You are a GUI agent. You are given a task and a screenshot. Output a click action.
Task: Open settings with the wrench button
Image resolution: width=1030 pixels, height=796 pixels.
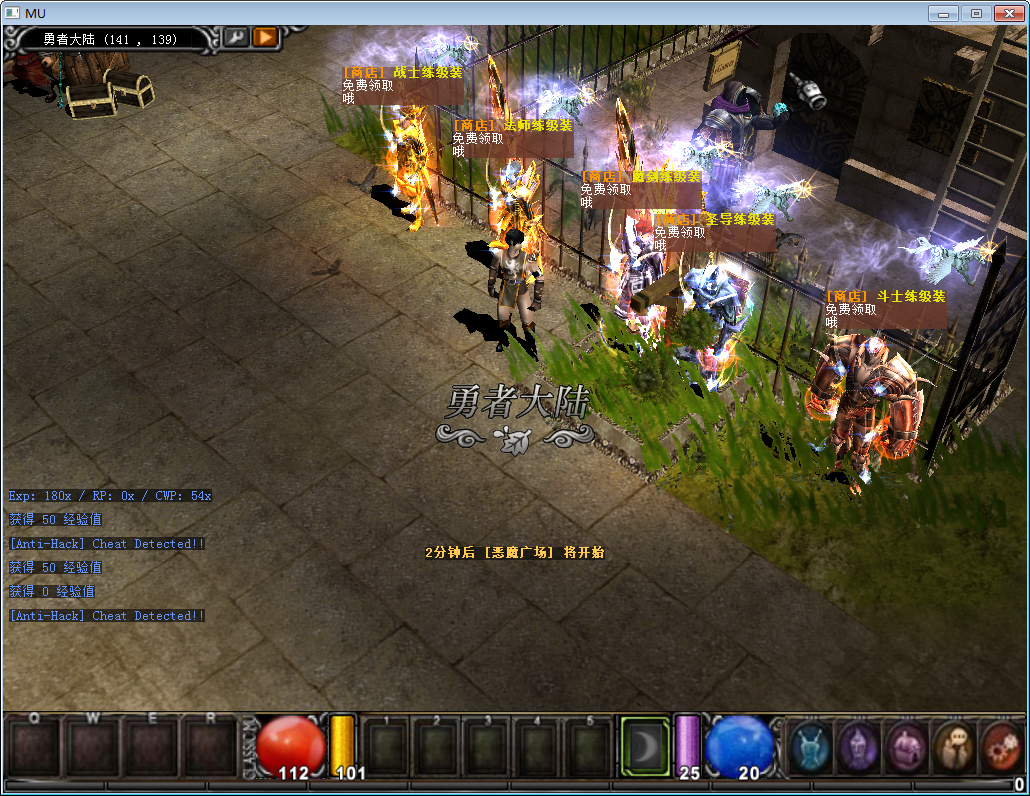tap(236, 38)
